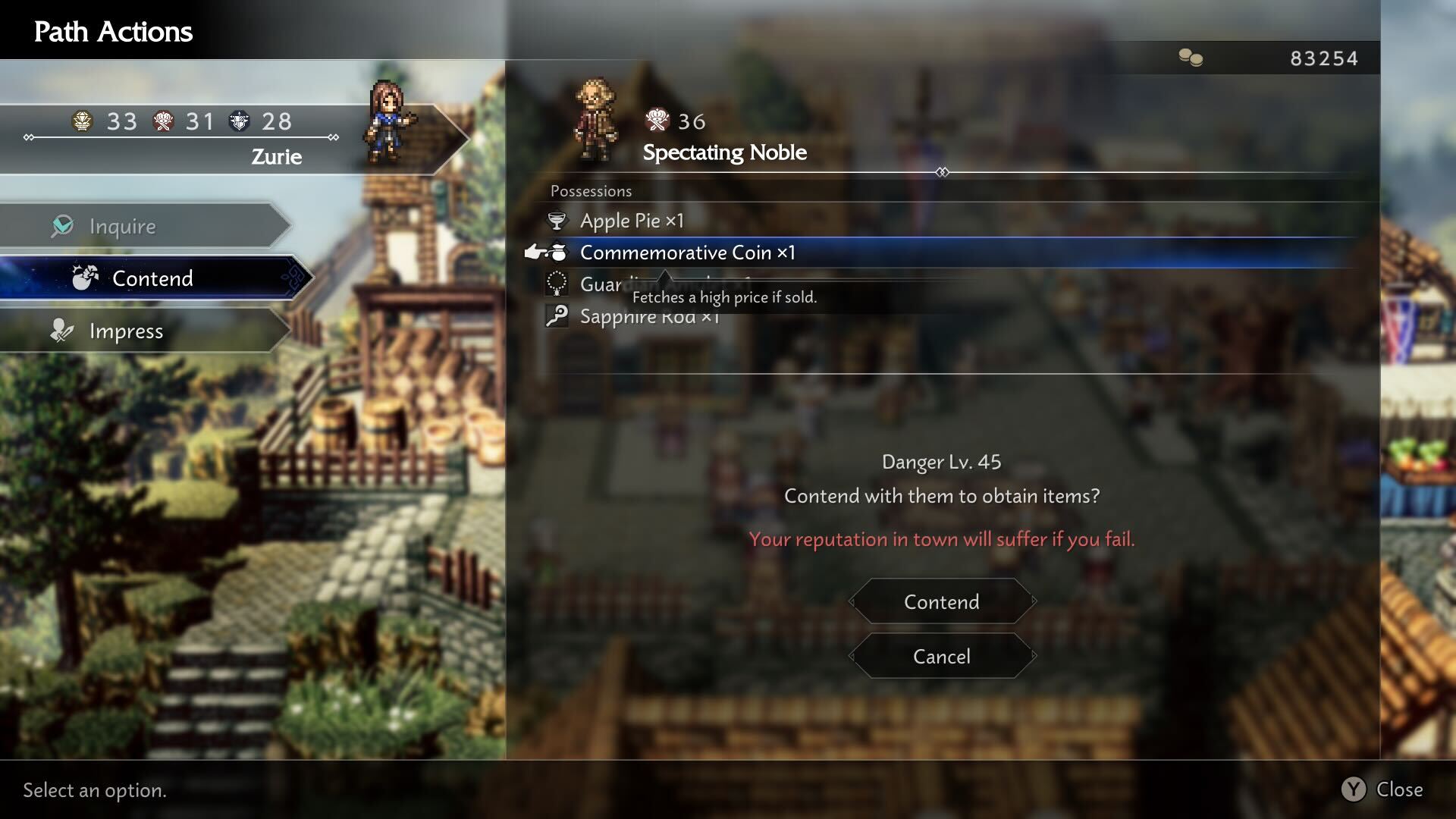Click the rod icon beside Sapphire Rod
Screen dimensions: 1456x819
click(x=558, y=315)
